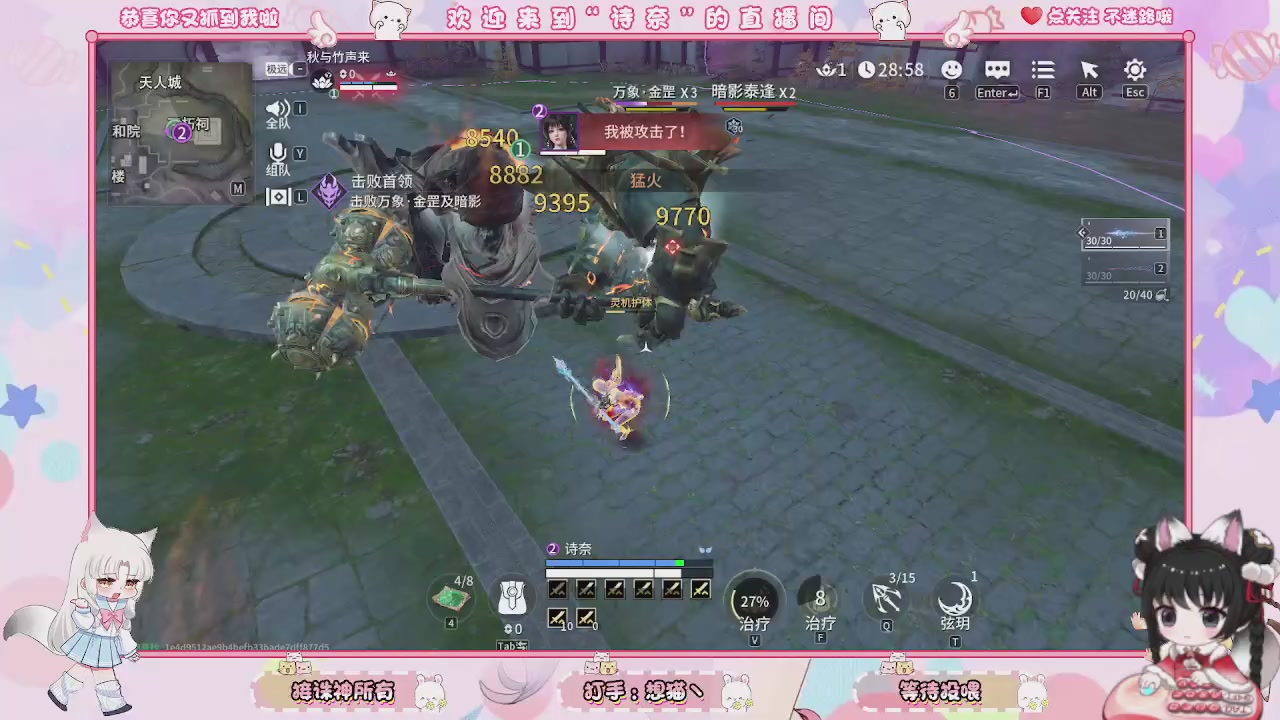Toggle the 组队 microphone marked Y
This screenshot has width=1280, height=720.
[278, 152]
